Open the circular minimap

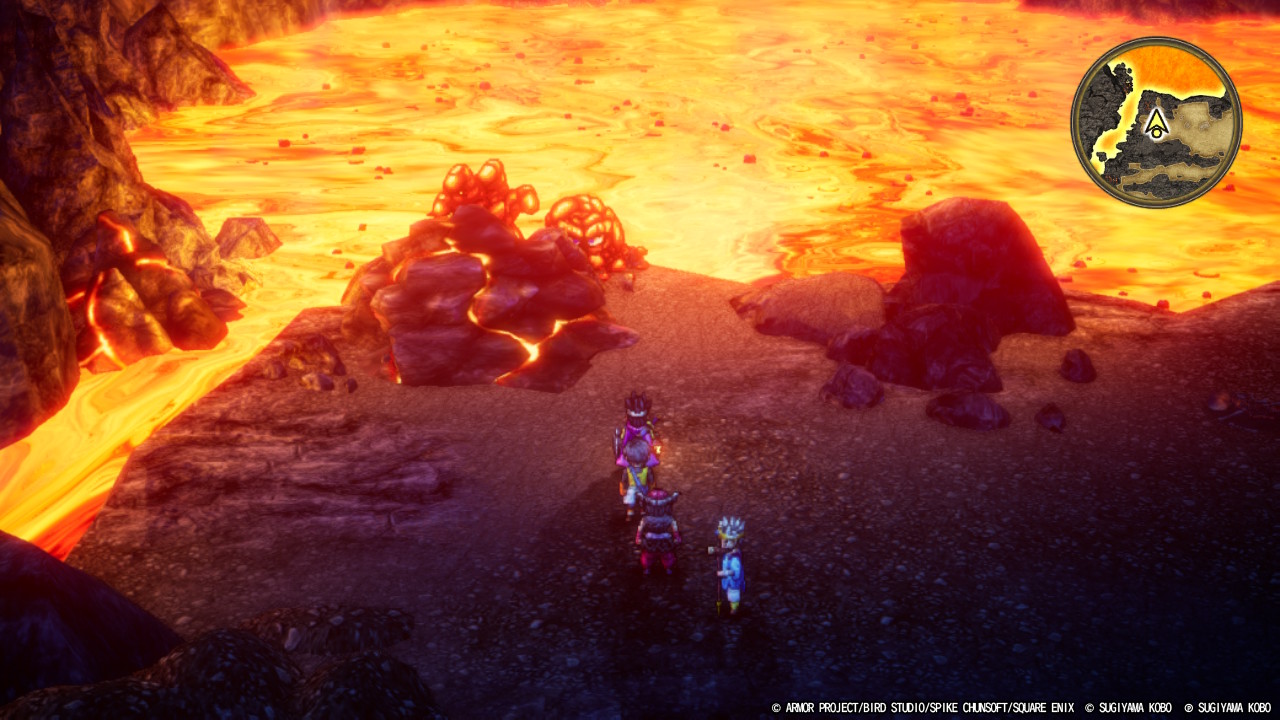[1156, 122]
